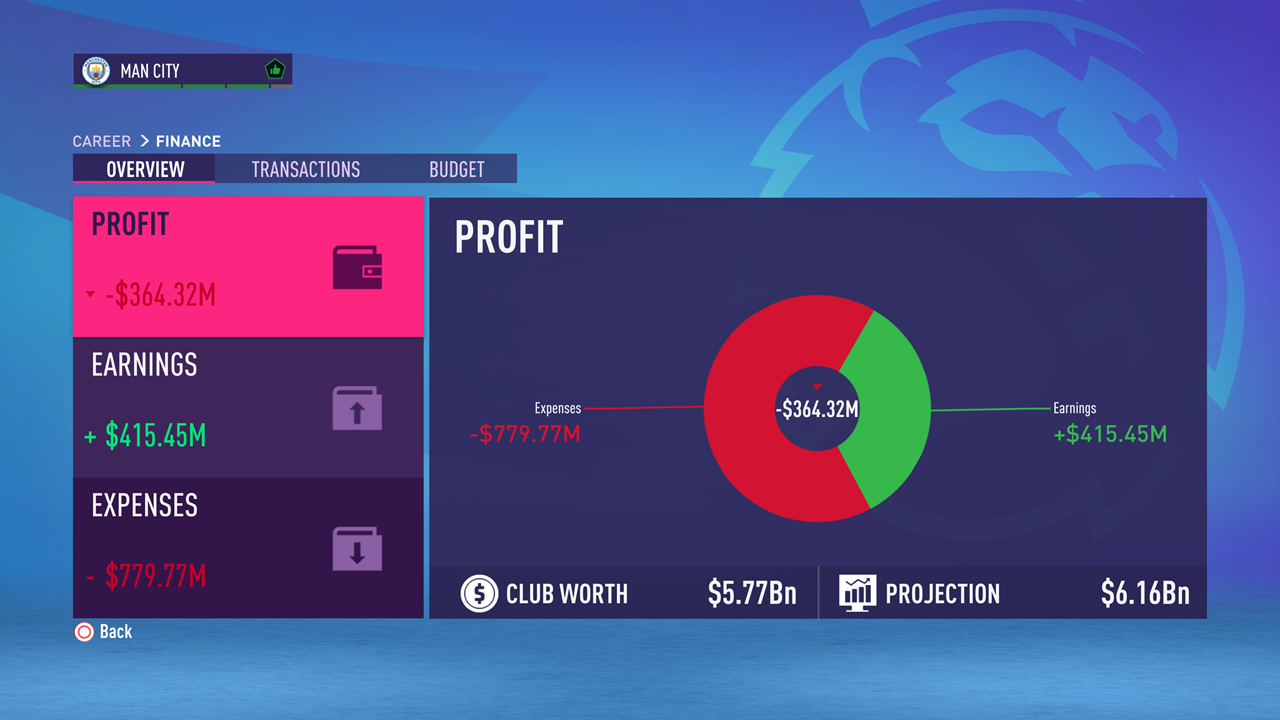This screenshot has width=1280, height=720.
Task: Switch to the Transactions tab
Action: (x=306, y=169)
